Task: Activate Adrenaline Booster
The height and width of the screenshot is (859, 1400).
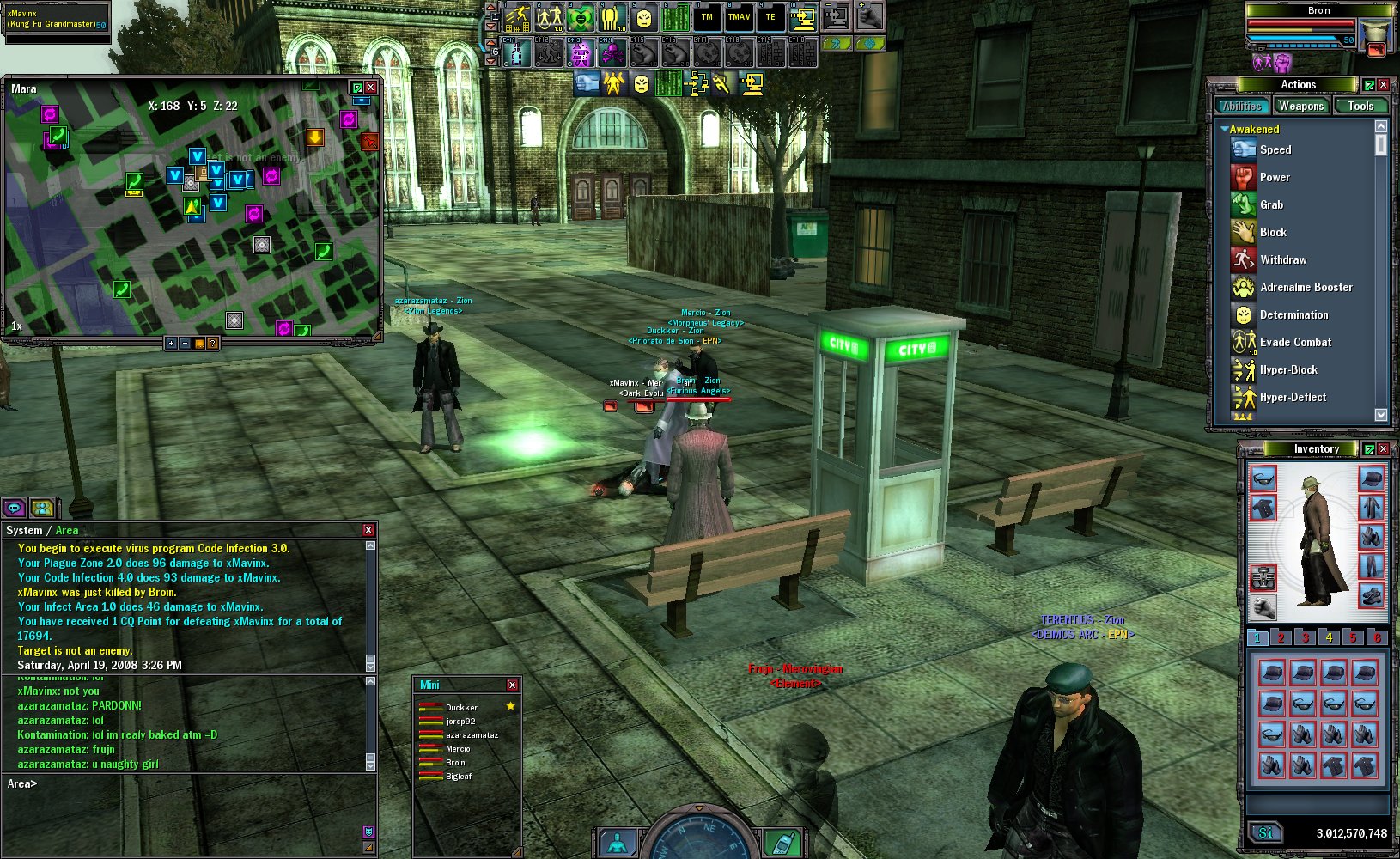Action: point(1306,287)
